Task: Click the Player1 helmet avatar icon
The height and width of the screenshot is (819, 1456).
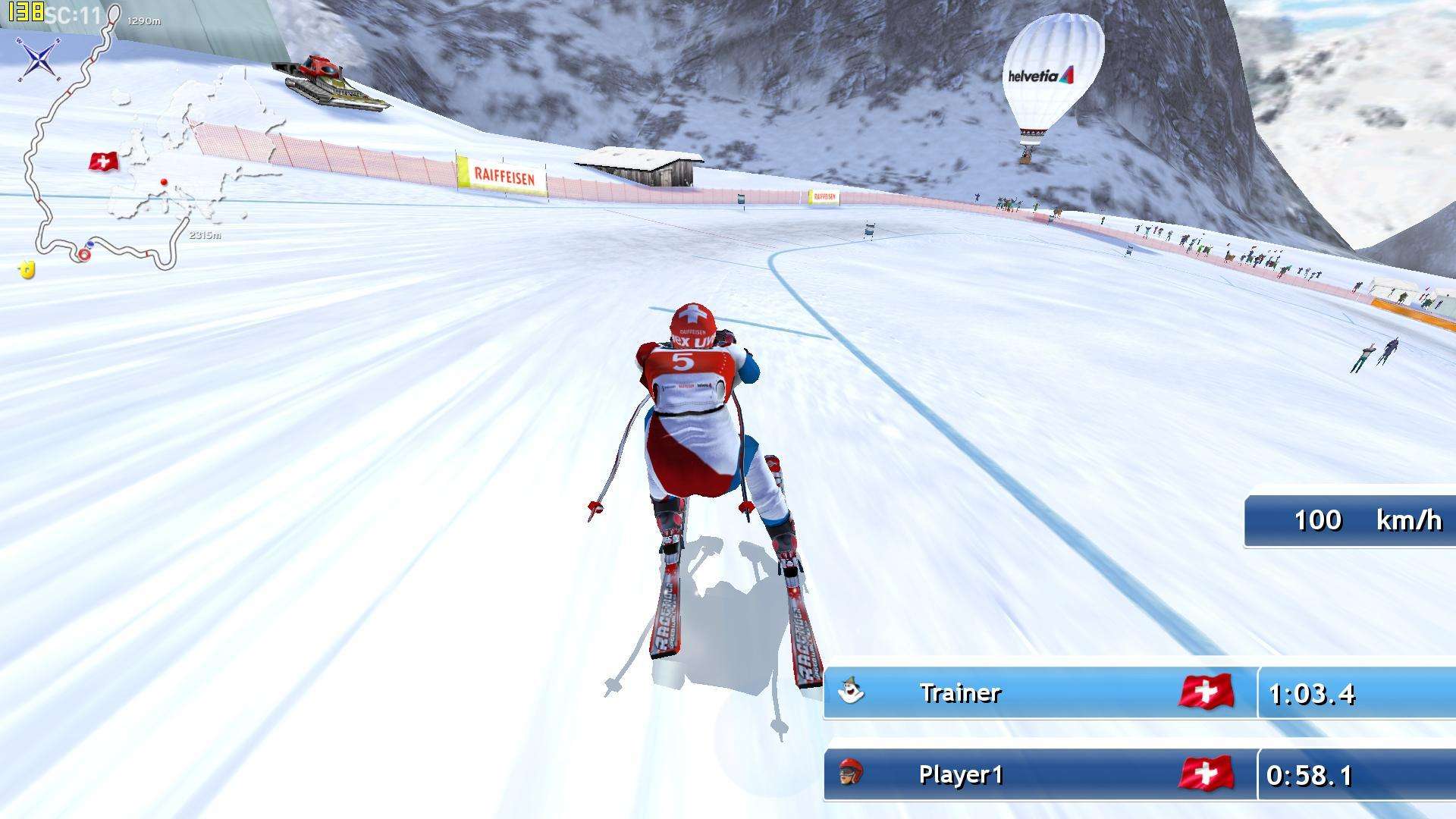Action: coord(851,773)
